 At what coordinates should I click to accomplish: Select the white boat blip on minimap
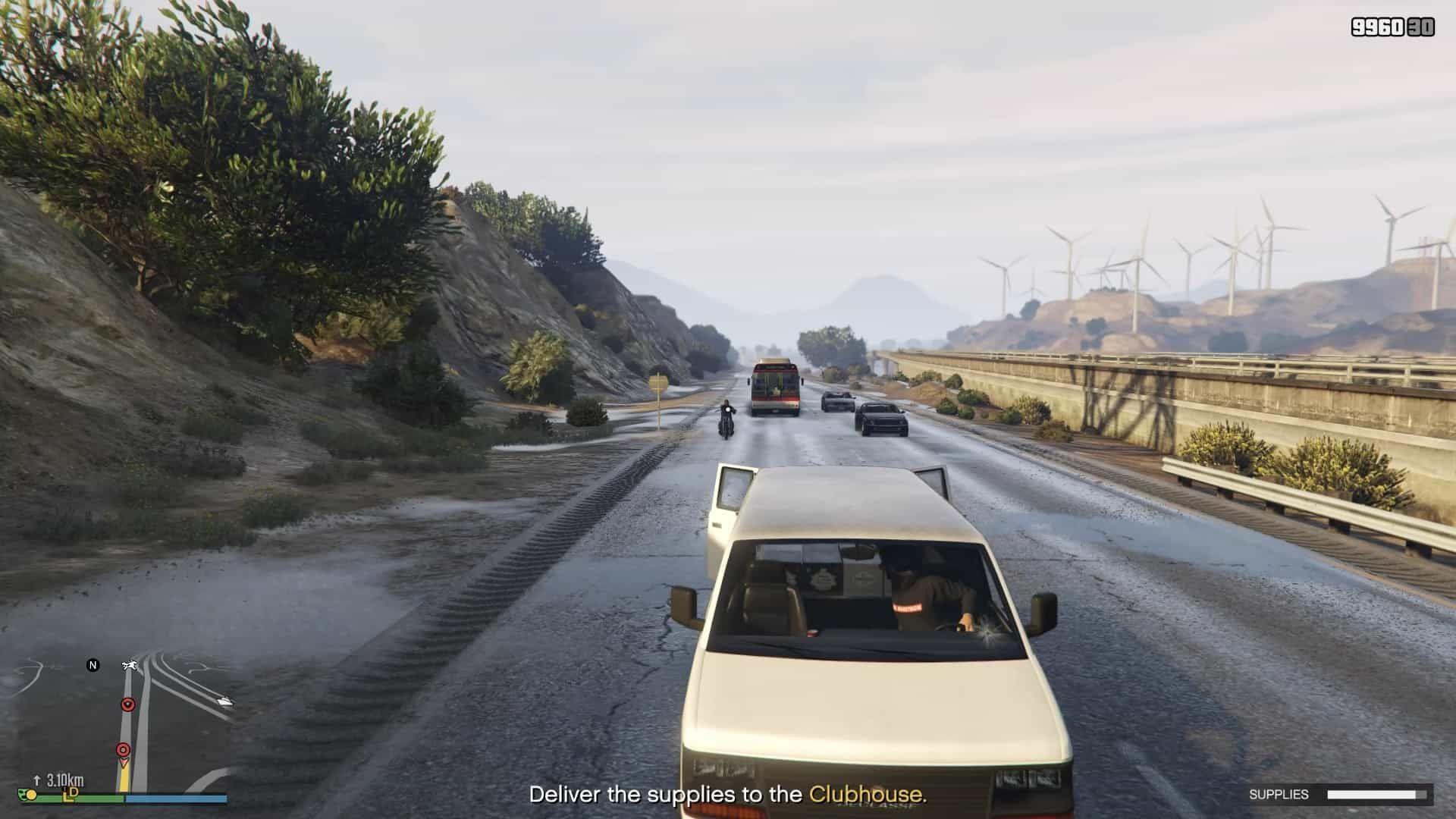click(x=224, y=701)
